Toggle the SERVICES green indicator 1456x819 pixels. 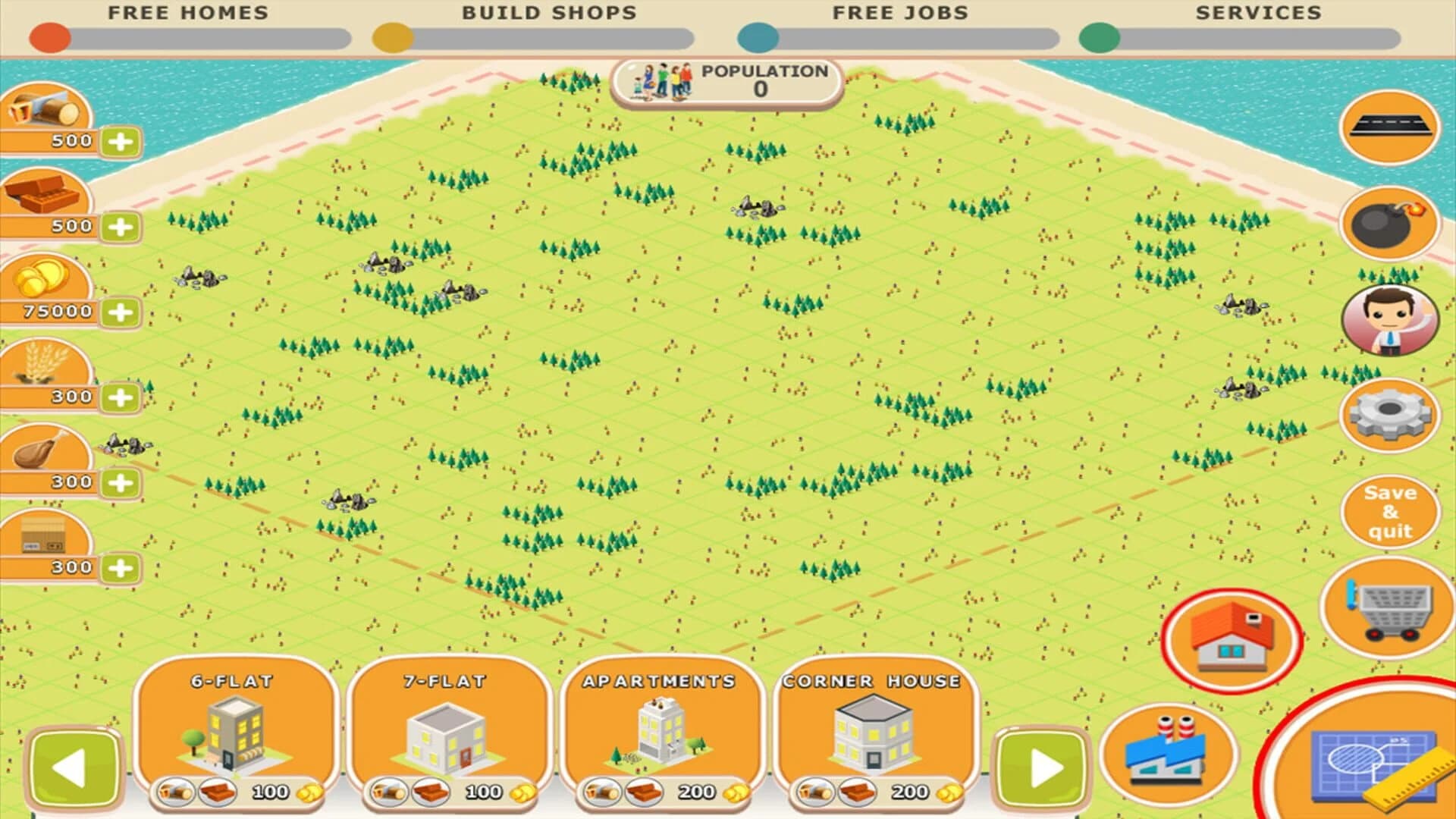coord(1099,34)
